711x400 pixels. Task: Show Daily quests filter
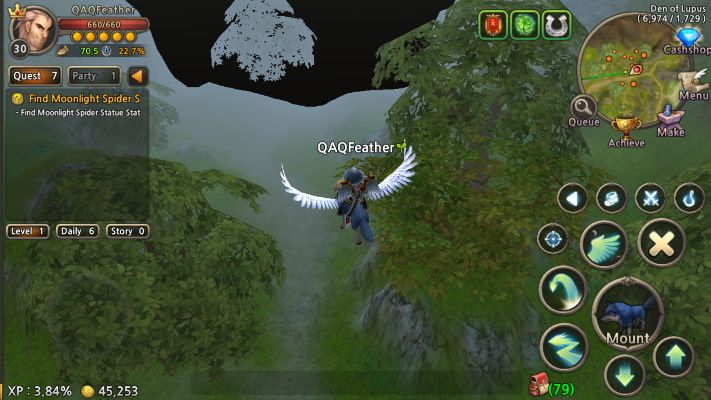point(78,231)
